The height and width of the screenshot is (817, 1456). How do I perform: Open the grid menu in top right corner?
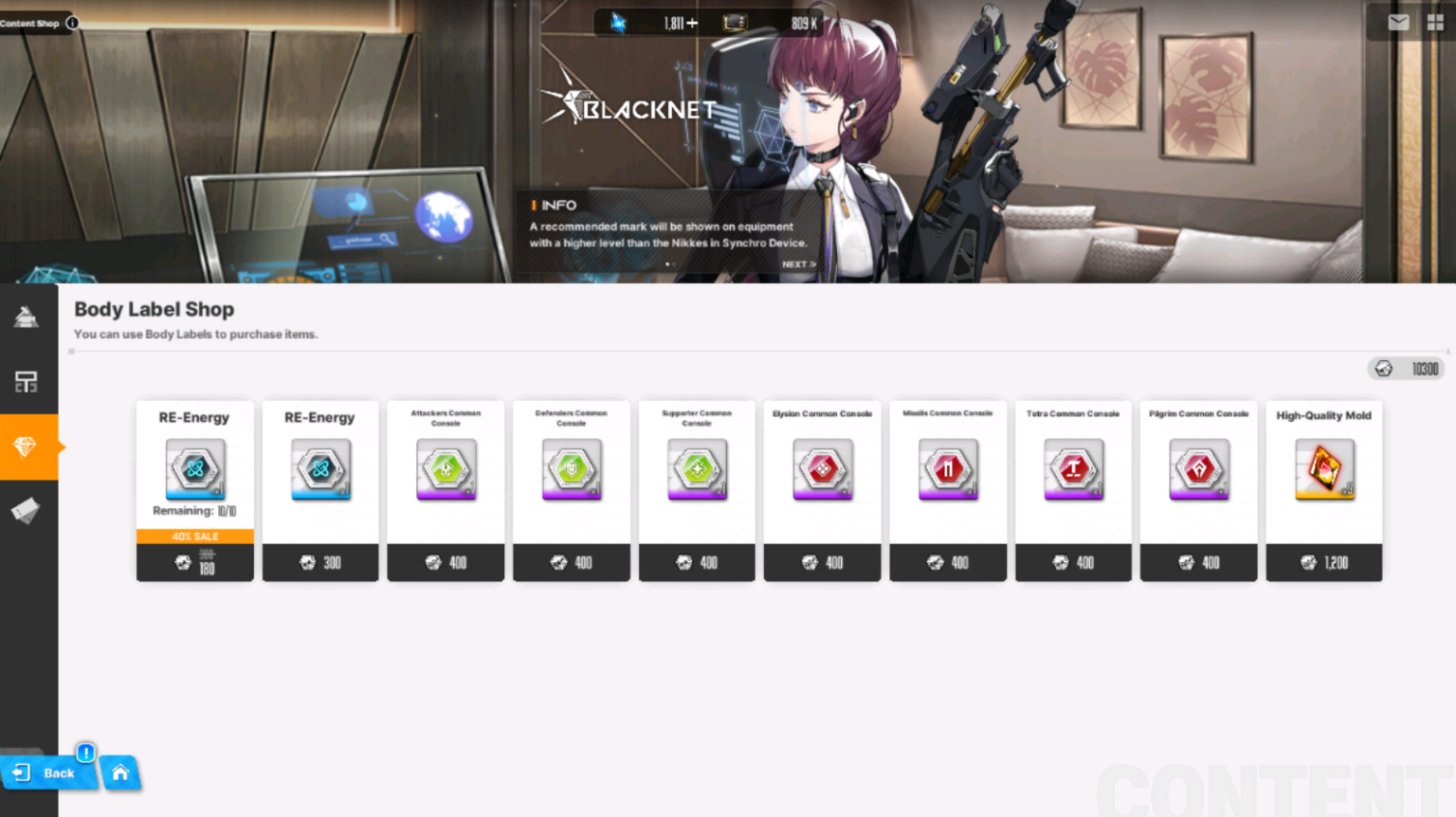[x=1434, y=21]
